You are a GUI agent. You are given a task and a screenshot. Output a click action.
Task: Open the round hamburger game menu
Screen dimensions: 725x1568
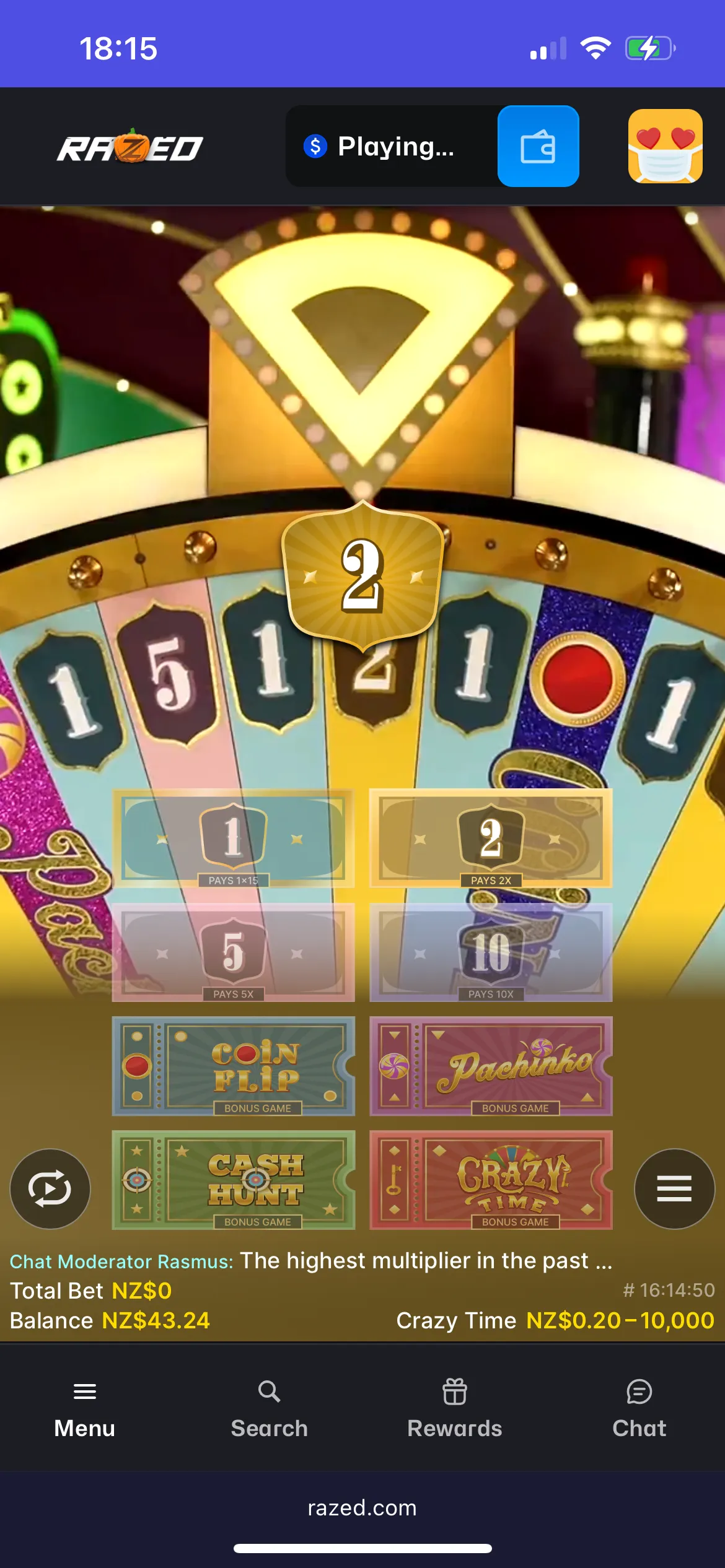(x=674, y=1188)
